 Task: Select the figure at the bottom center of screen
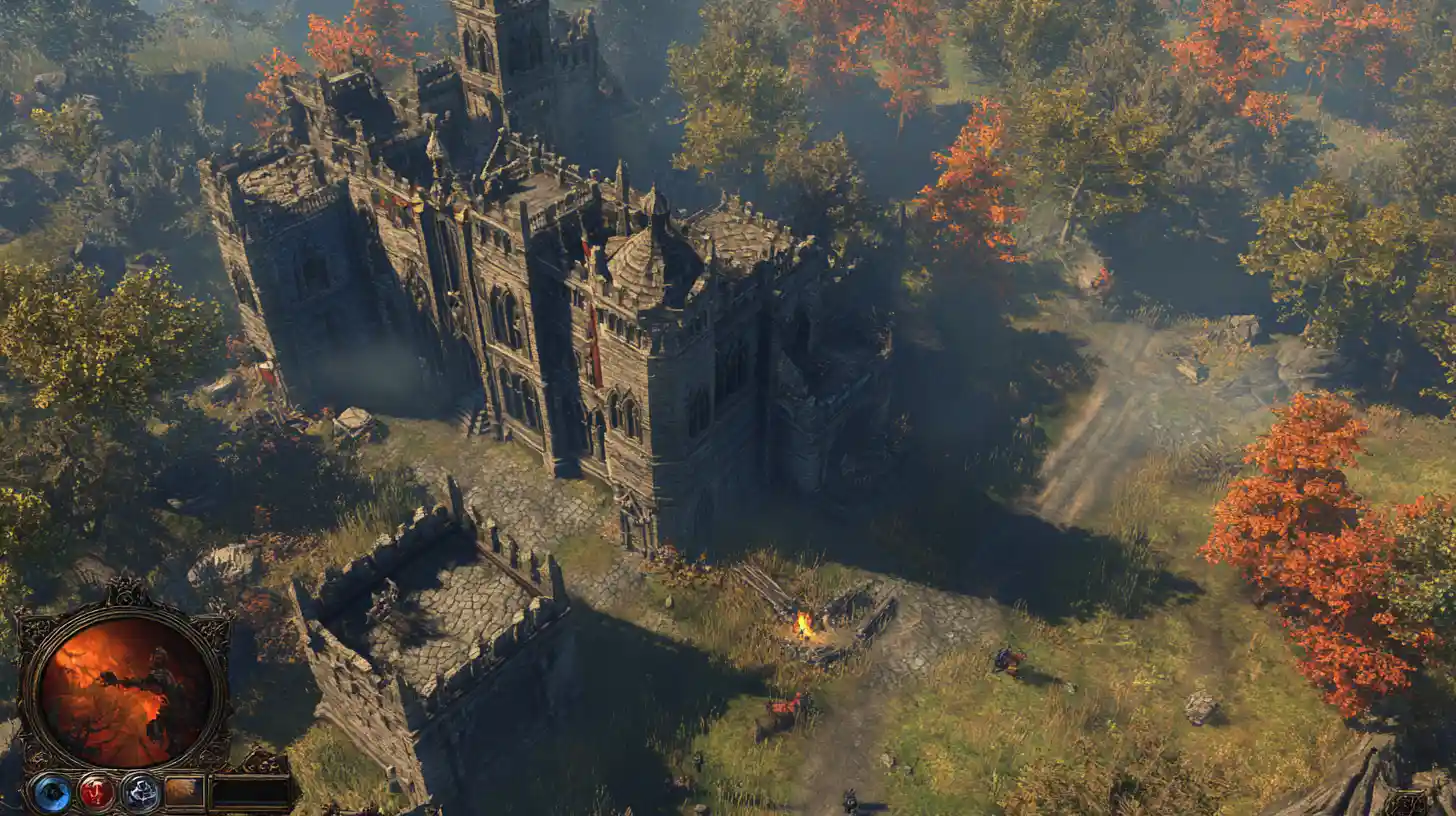pos(848,800)
